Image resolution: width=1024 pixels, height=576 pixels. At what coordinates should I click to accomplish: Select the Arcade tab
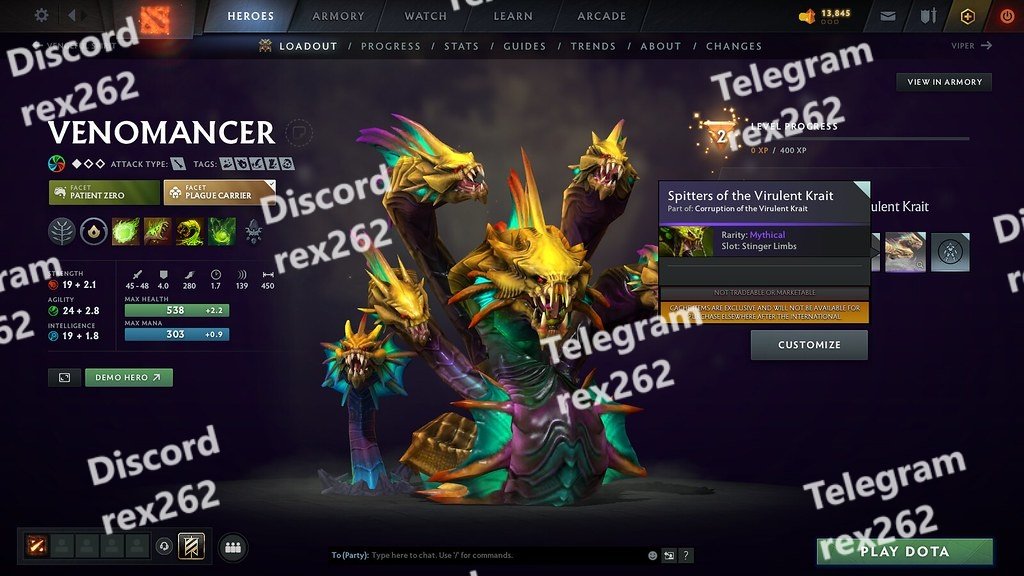tap(602, 16)
